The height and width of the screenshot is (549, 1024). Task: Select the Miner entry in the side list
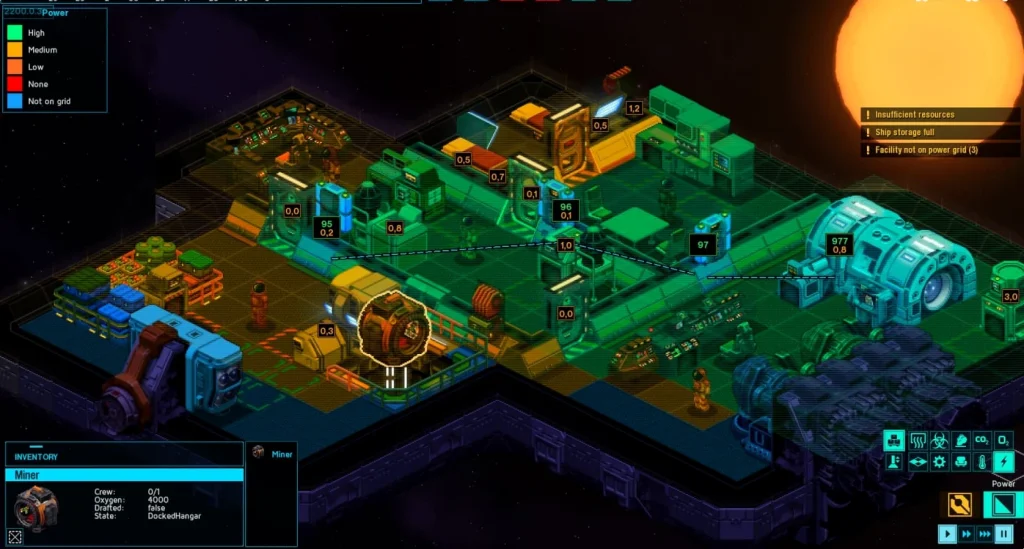pyautogui.click(x=282, y=454)
